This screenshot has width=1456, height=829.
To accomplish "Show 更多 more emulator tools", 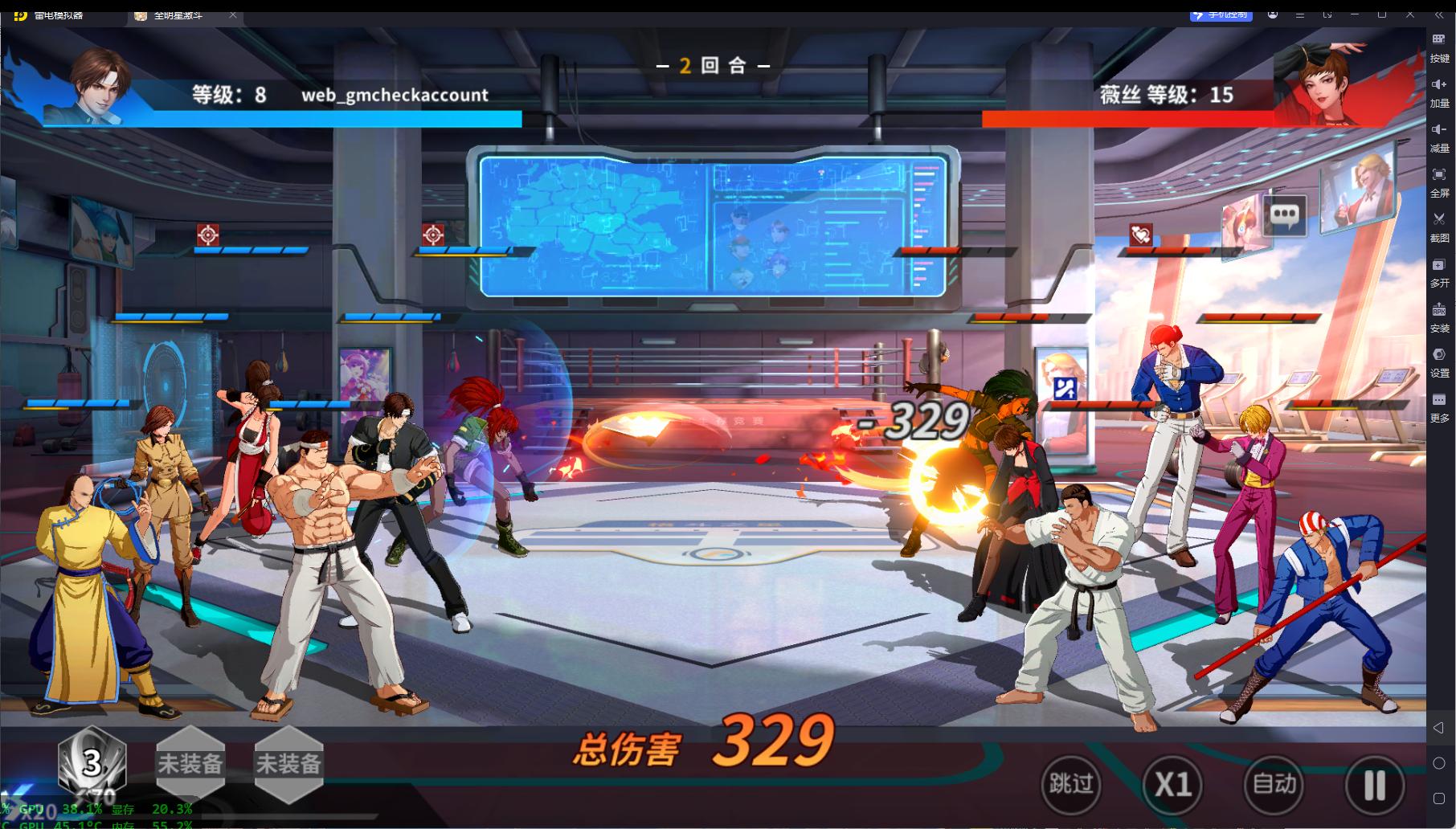I will 1439,406.
